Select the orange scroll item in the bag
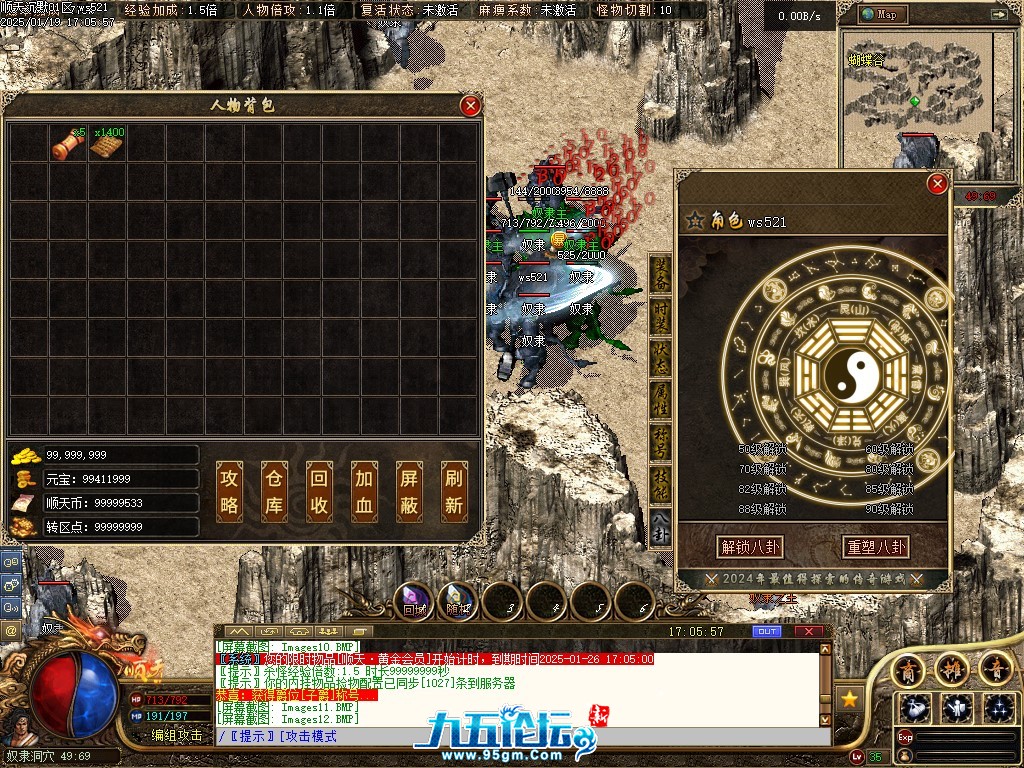 point(68,144)
